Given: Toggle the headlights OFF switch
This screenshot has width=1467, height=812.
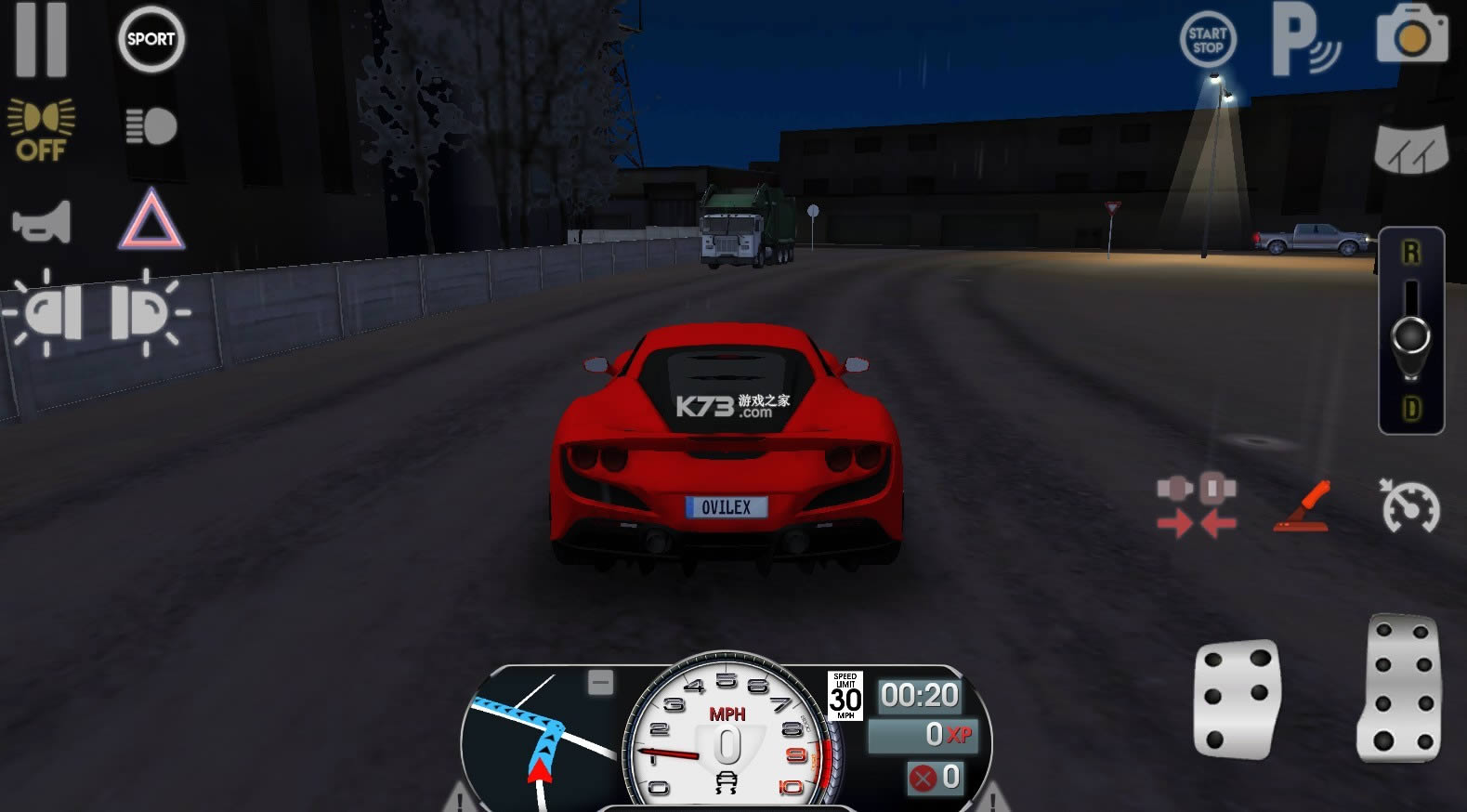Looking at the screenshot, I should 42,127.
